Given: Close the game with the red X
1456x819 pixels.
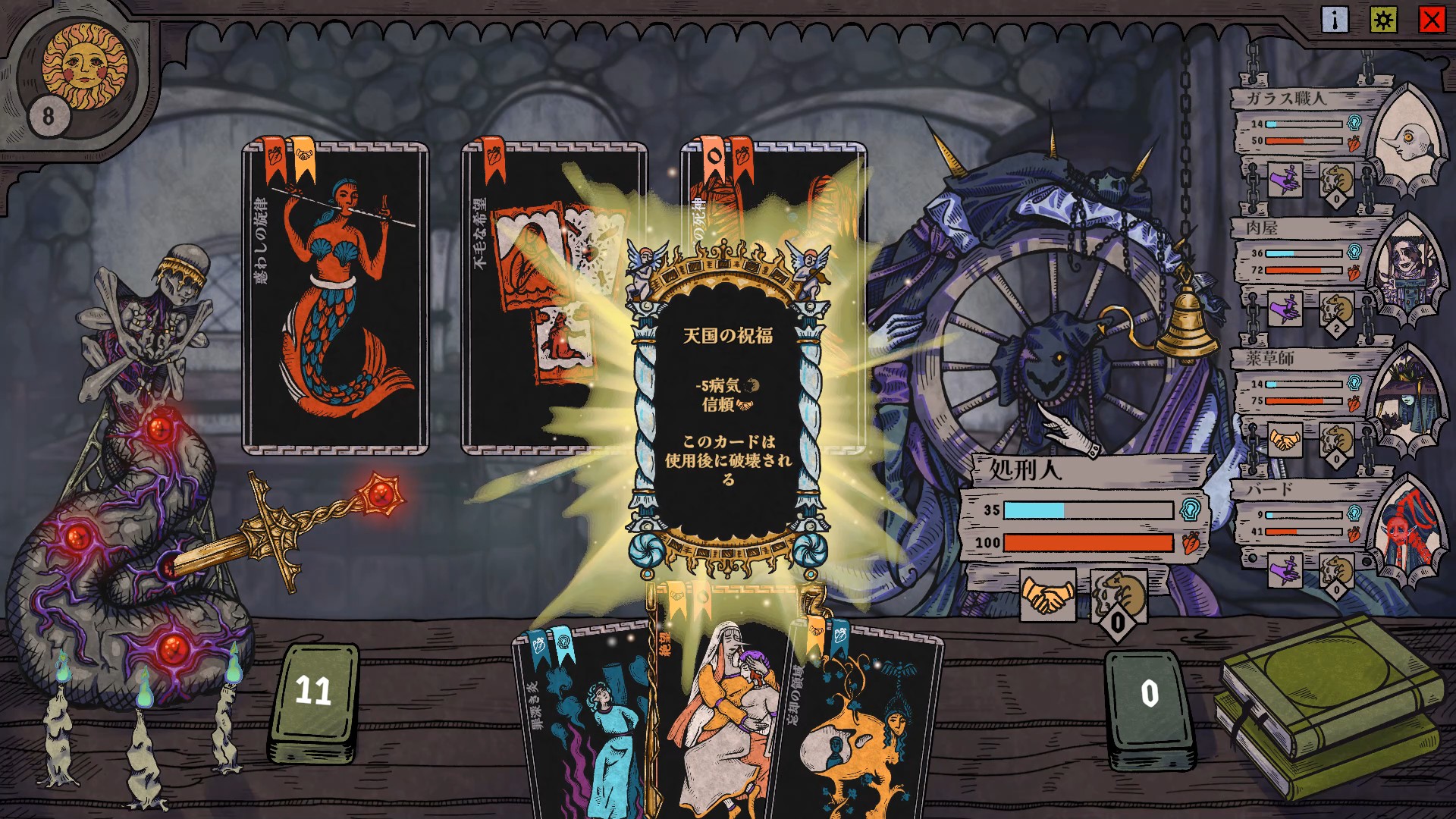Looking at the screenshot, I should coord(1432,20).
